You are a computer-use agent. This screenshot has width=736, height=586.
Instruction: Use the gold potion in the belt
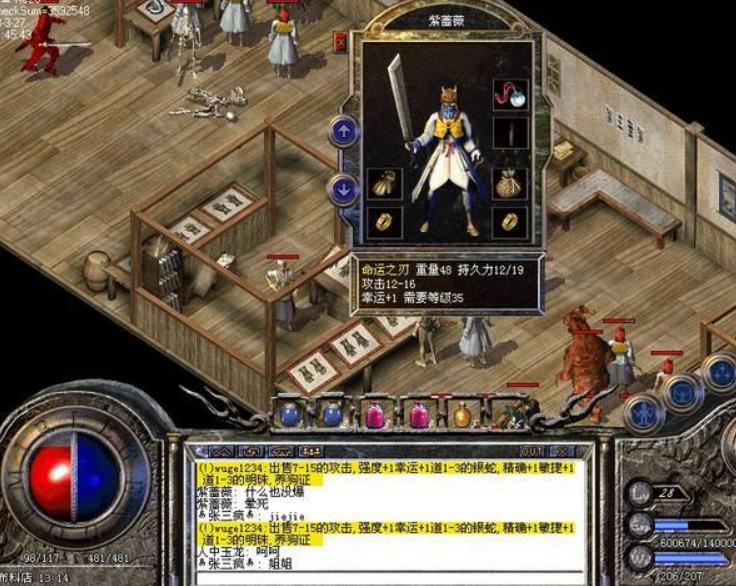tap(462, 413)
